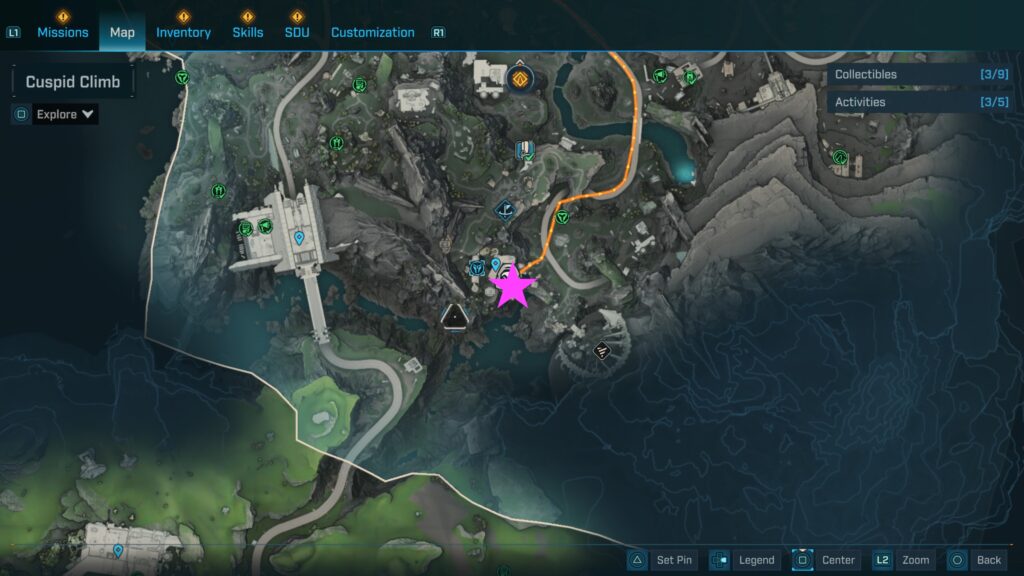Viewport: 1024px width, 576px height.
Task: Click the Zoom map control
Action: (903, 560)
